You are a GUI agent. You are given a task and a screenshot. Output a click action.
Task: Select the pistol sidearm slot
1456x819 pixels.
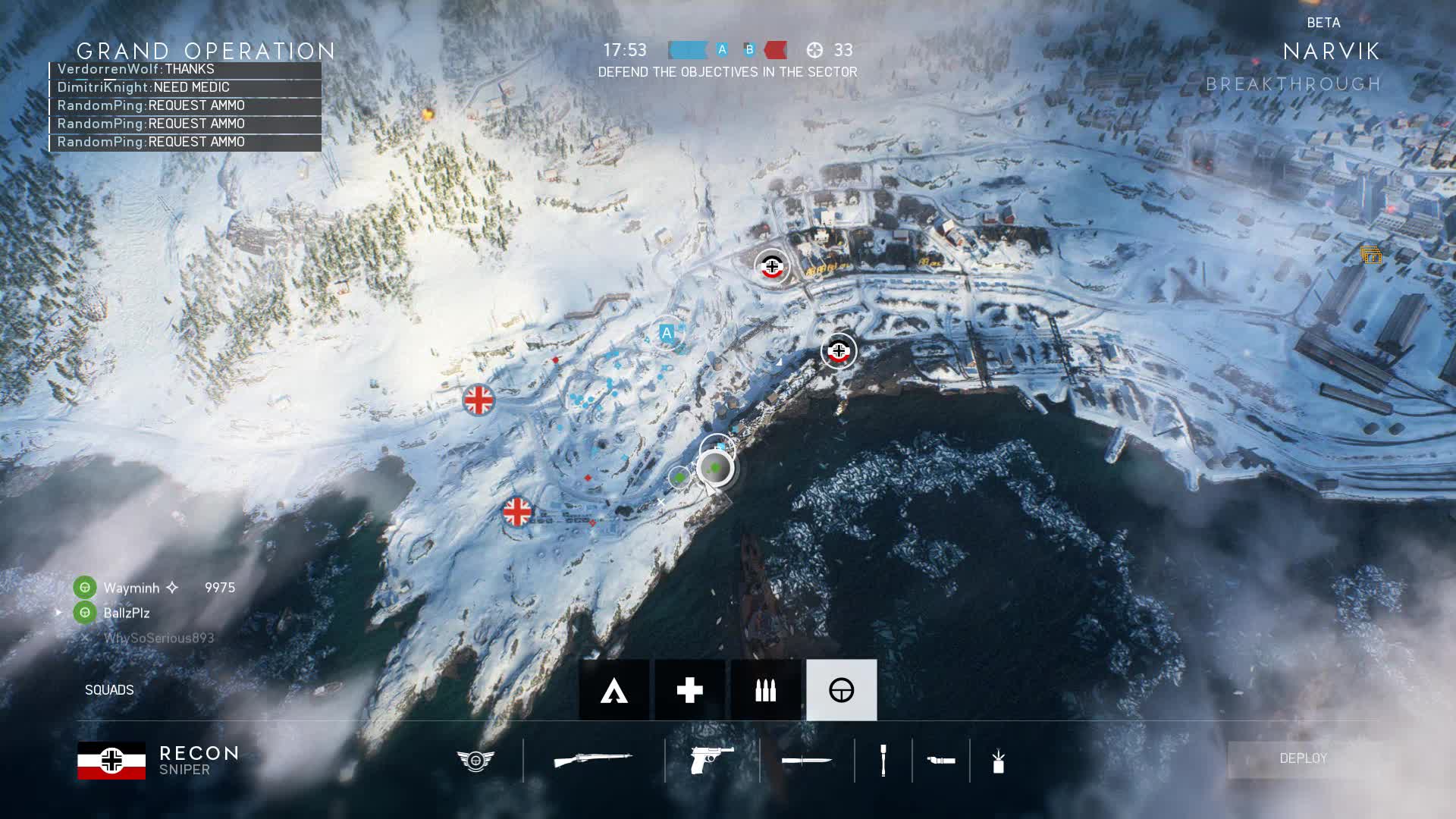tap(712, 760)
